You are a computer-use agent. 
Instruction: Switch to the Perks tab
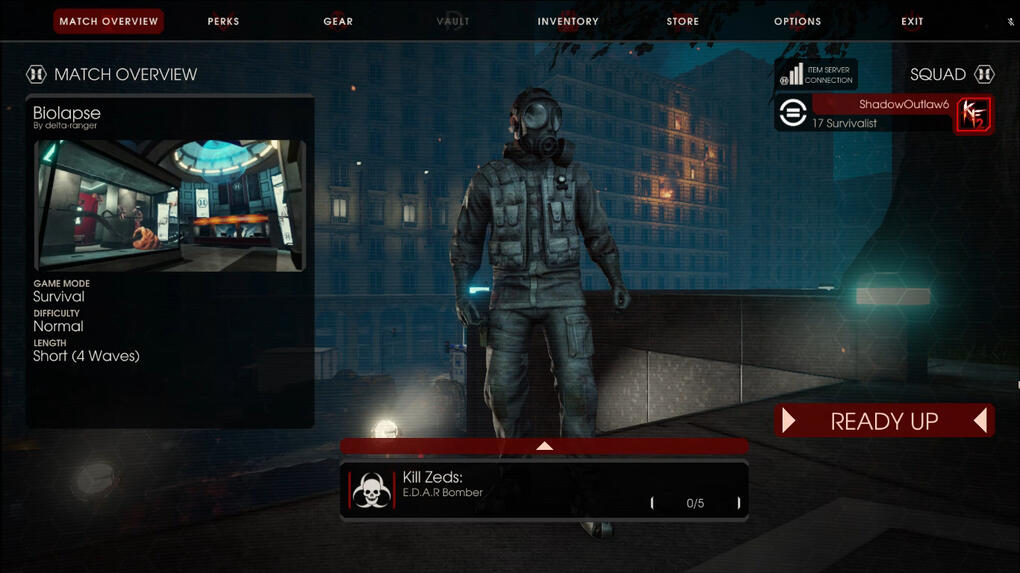tap(223, 21)
